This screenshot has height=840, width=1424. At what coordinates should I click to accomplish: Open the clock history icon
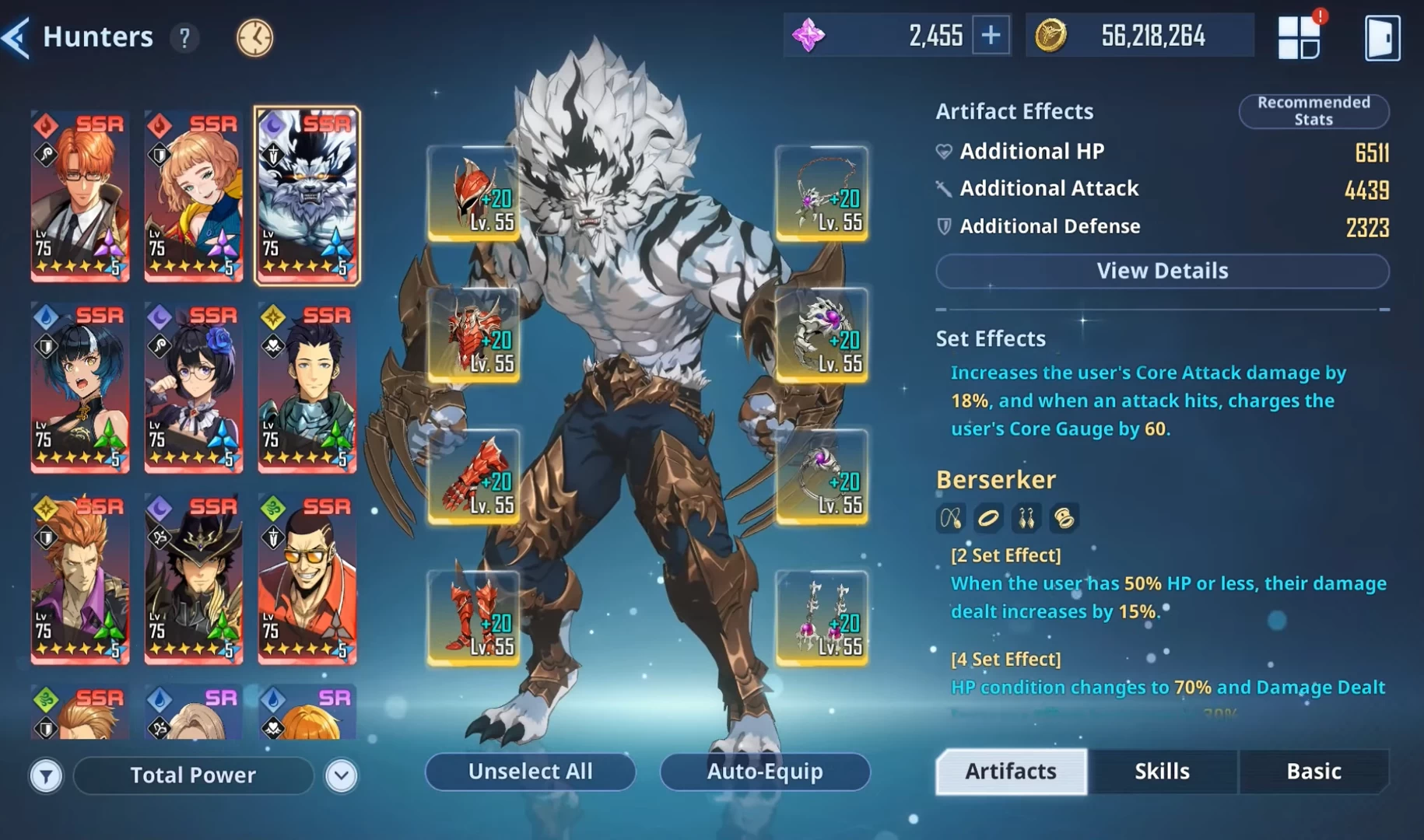click(254, 37)
